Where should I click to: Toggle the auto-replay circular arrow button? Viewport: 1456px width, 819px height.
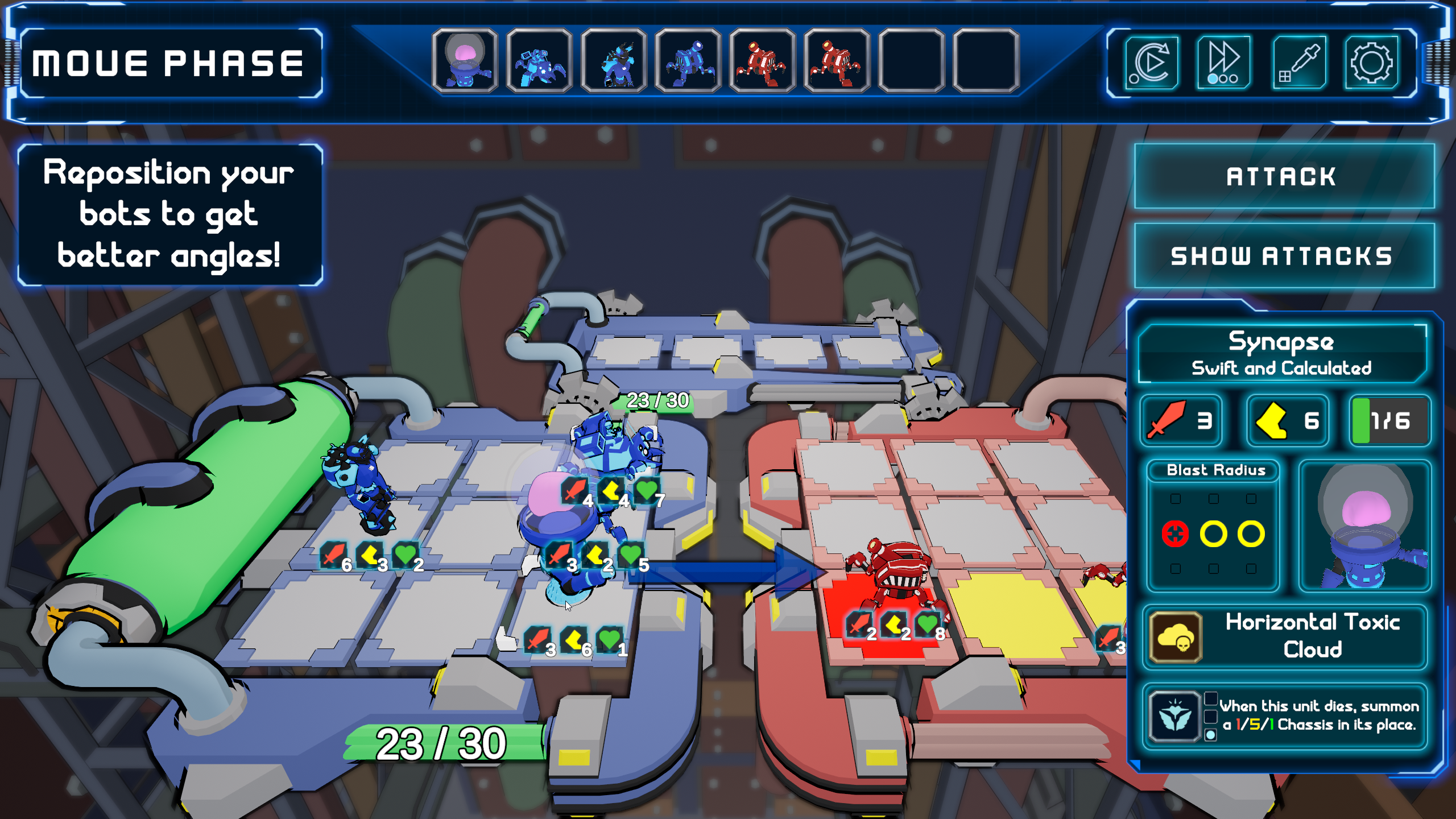1151,63
